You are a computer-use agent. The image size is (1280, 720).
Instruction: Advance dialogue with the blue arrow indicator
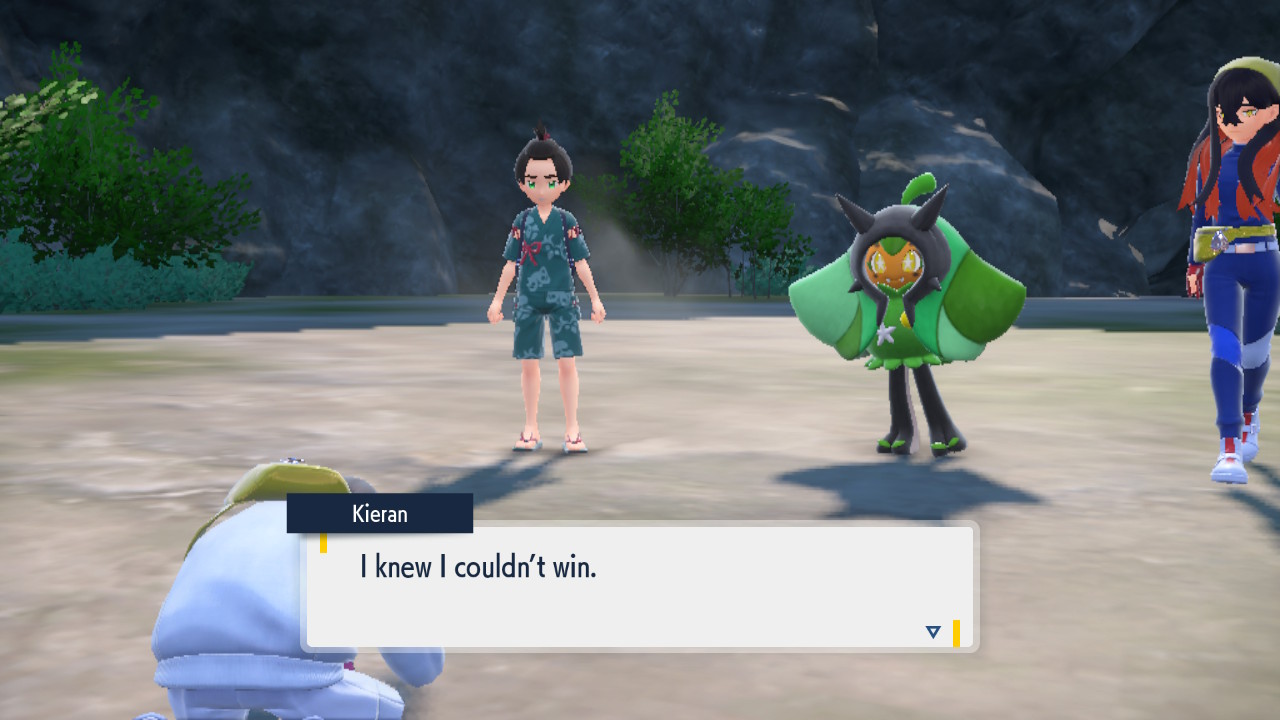click(x=933, y=632)
